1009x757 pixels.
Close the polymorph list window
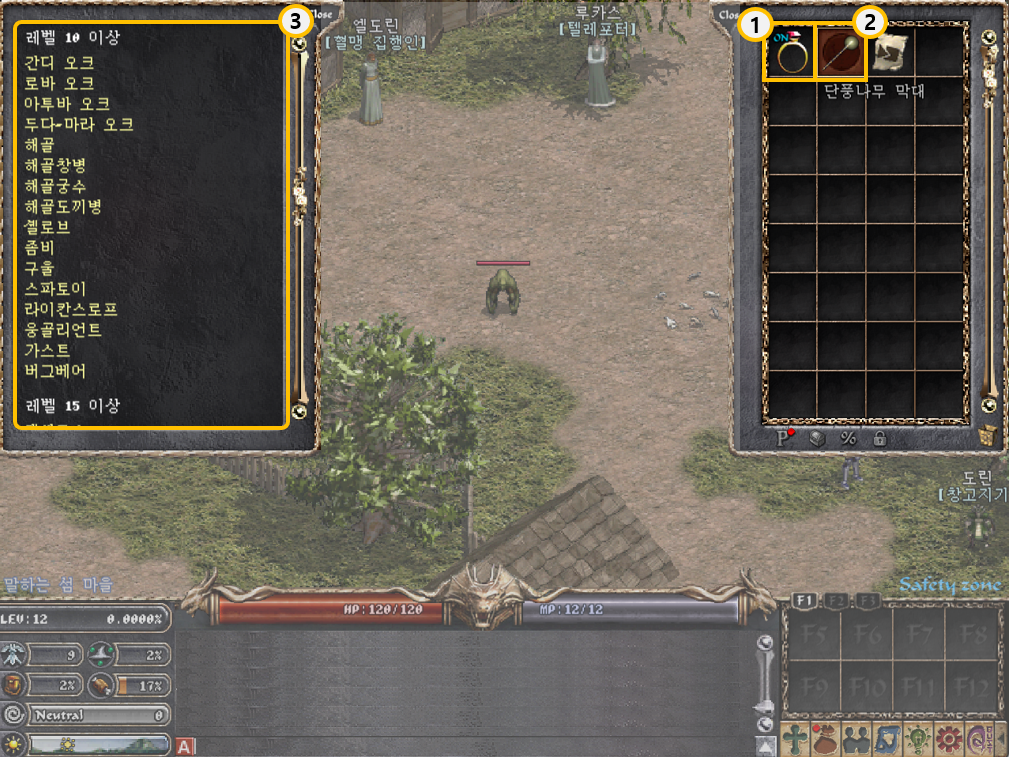tap(322, 15)
